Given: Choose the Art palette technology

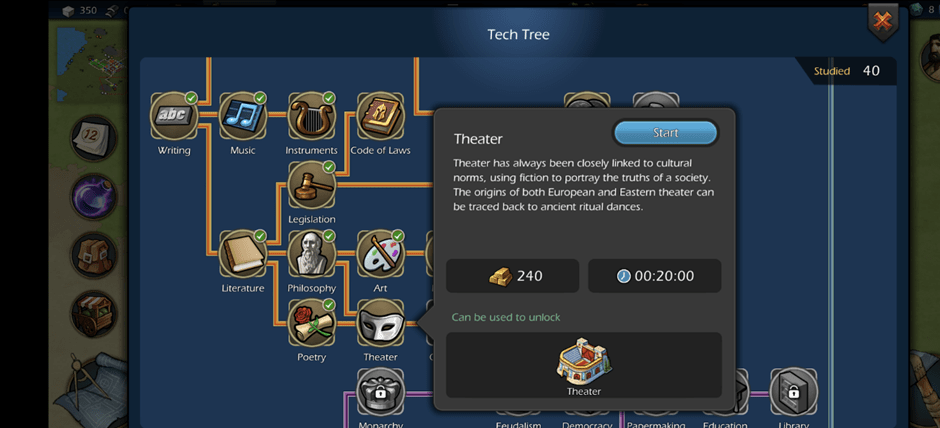Looking at the screenshot, I should (x=380, y=254).
